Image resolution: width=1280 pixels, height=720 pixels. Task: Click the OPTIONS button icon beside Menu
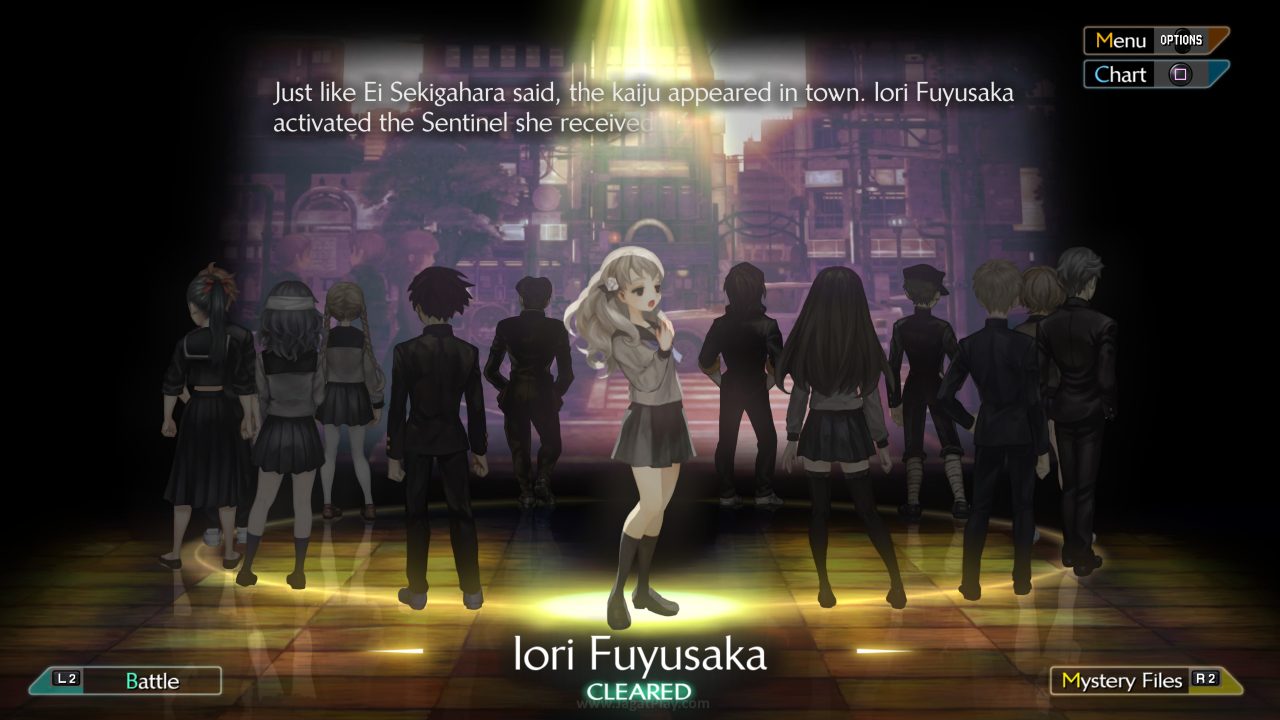1183,40
